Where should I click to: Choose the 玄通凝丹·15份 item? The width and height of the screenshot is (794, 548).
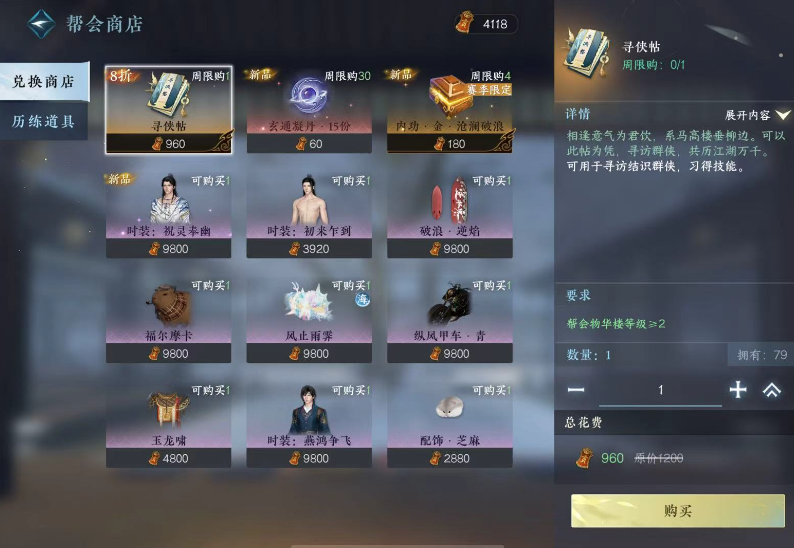pyautogui.click(x=309, y=110)
